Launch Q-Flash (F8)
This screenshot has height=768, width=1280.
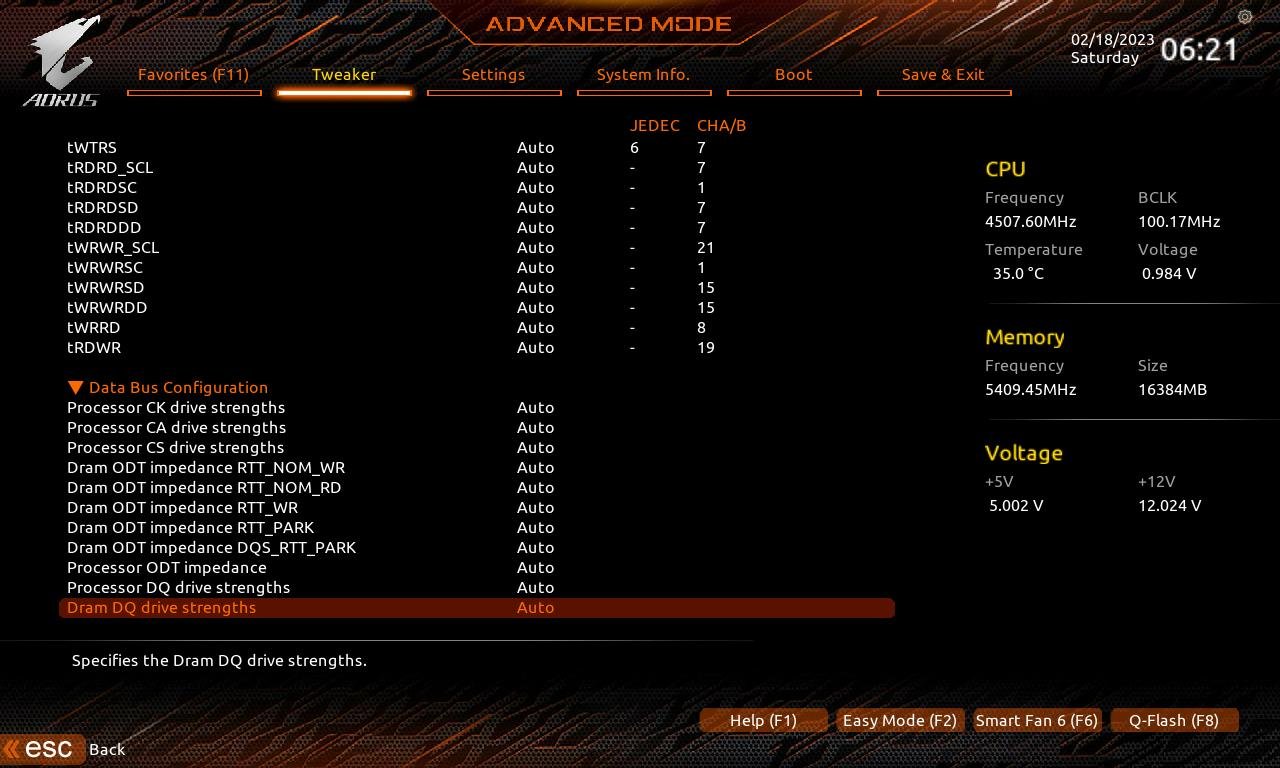[x=1174, y=720]
